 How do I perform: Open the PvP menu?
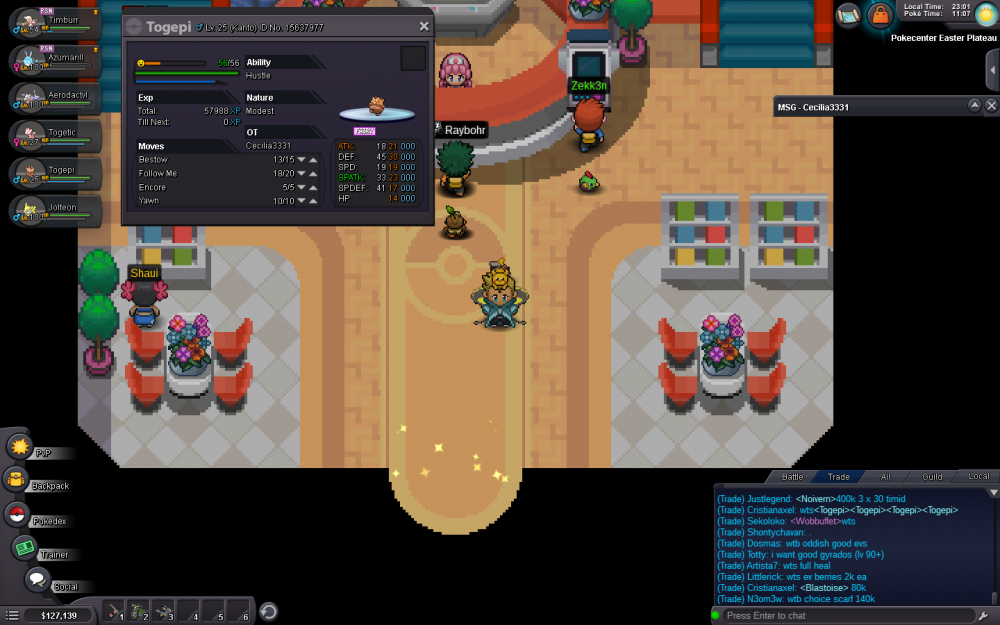pos(20,446)
